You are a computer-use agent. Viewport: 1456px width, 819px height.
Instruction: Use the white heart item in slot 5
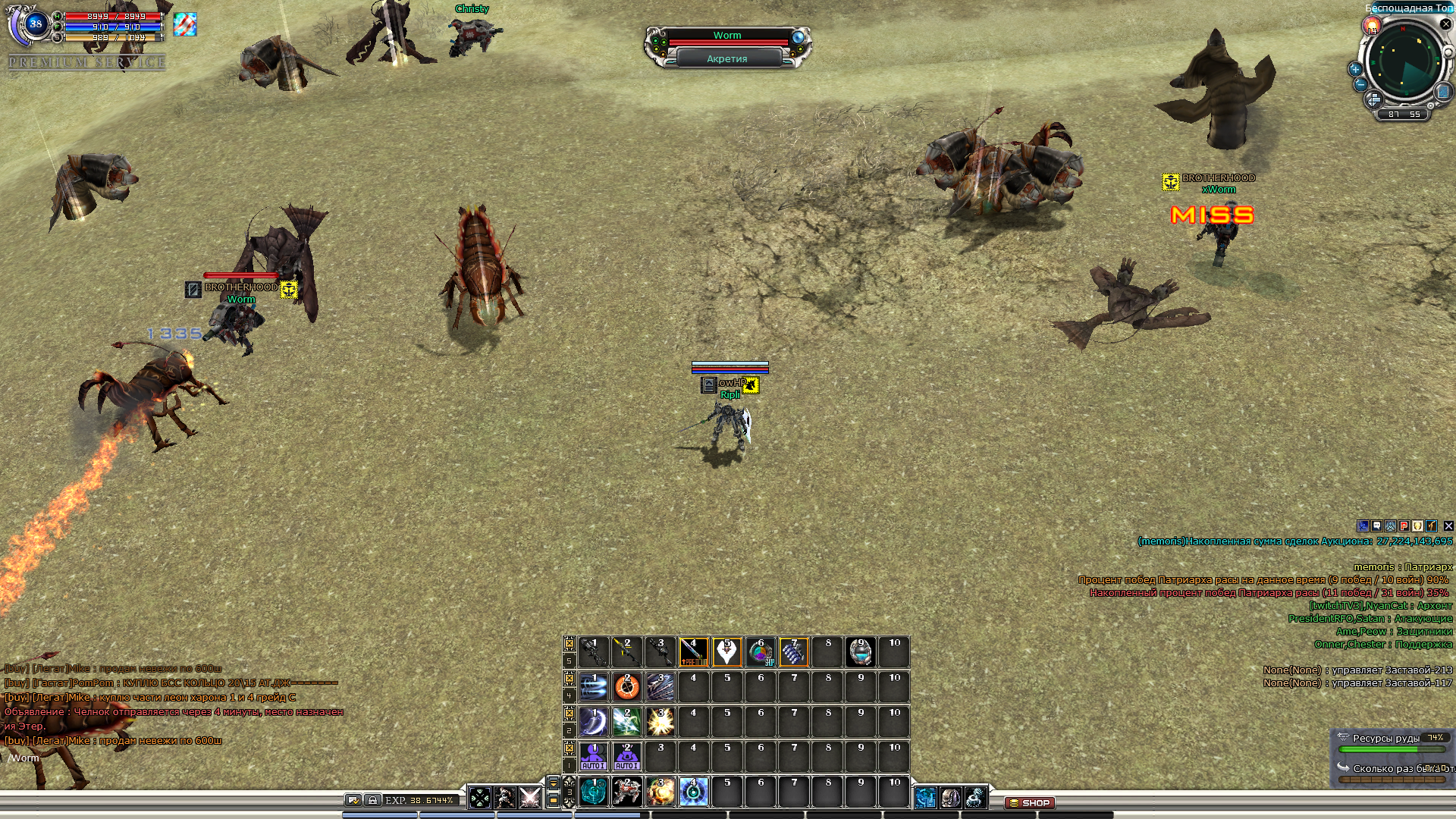[726, 652]
